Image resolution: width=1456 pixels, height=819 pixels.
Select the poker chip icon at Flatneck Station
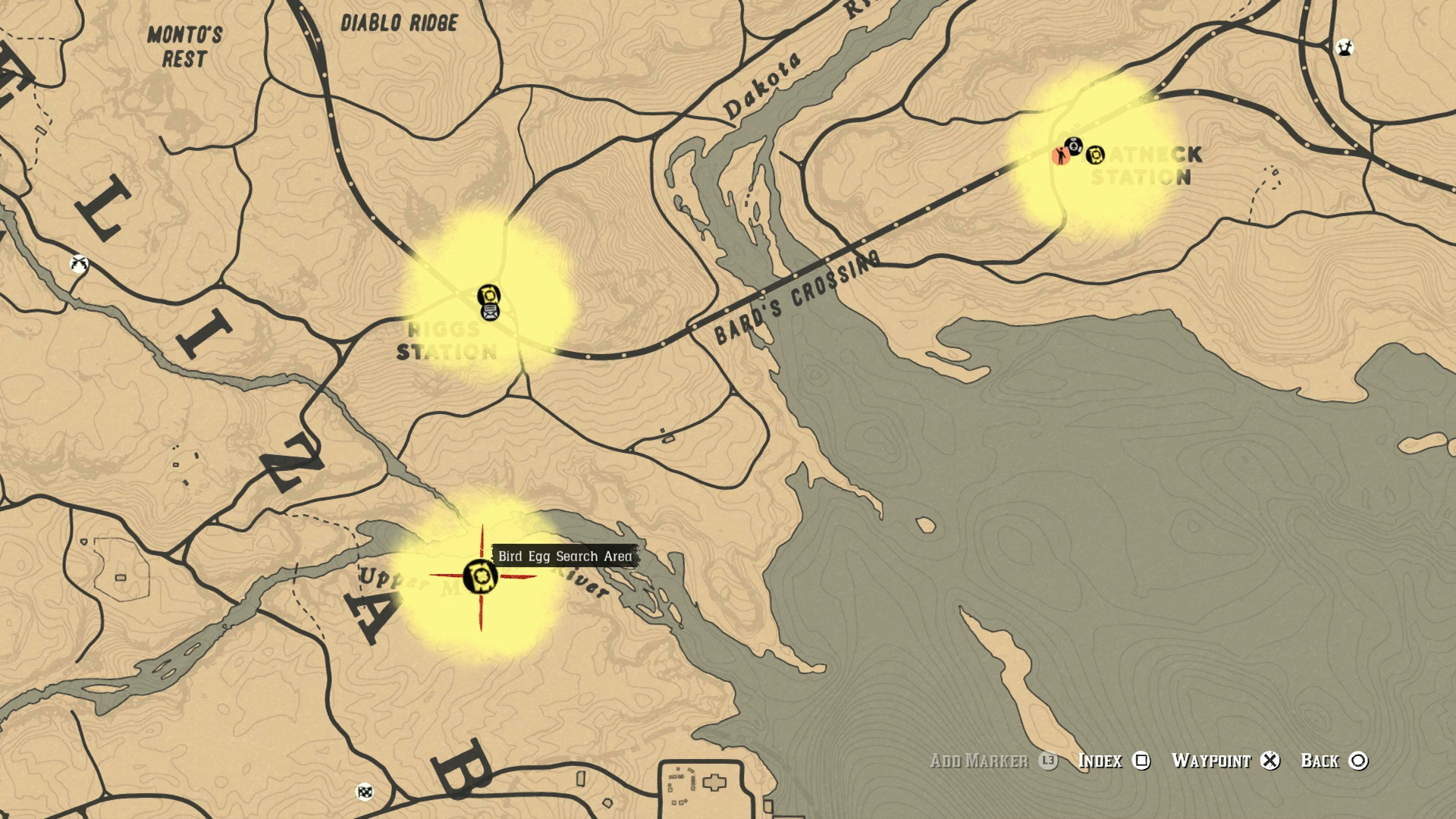tap(1074, 146)
